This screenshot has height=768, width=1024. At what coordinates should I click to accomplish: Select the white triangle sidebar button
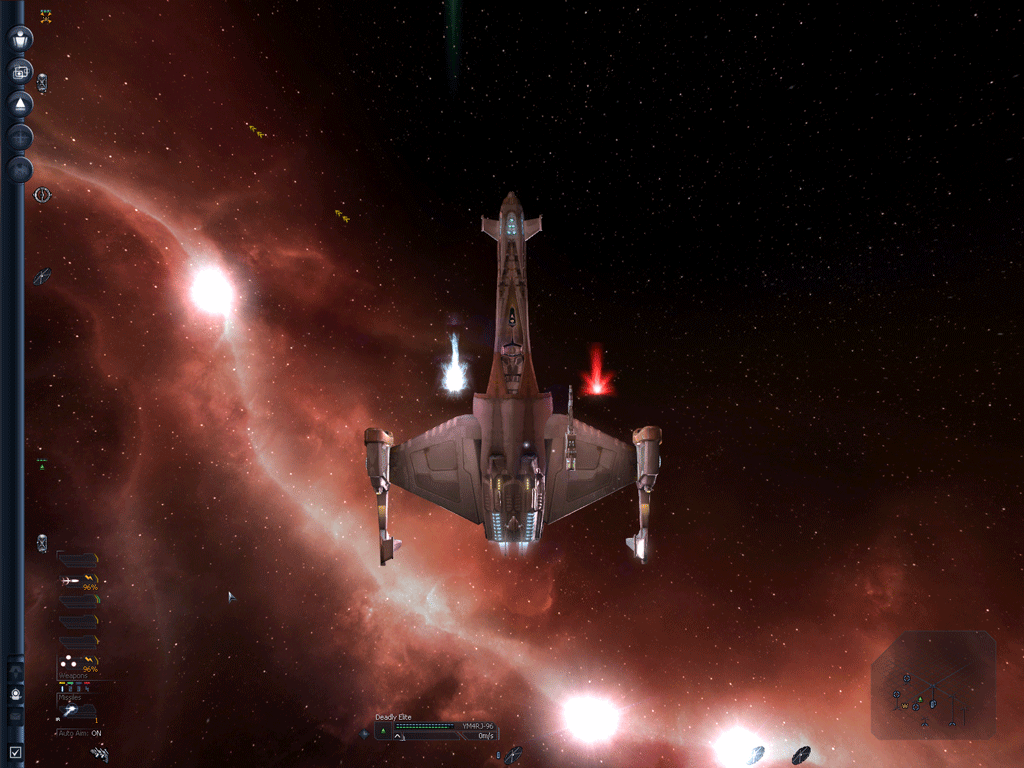[20, 104]
